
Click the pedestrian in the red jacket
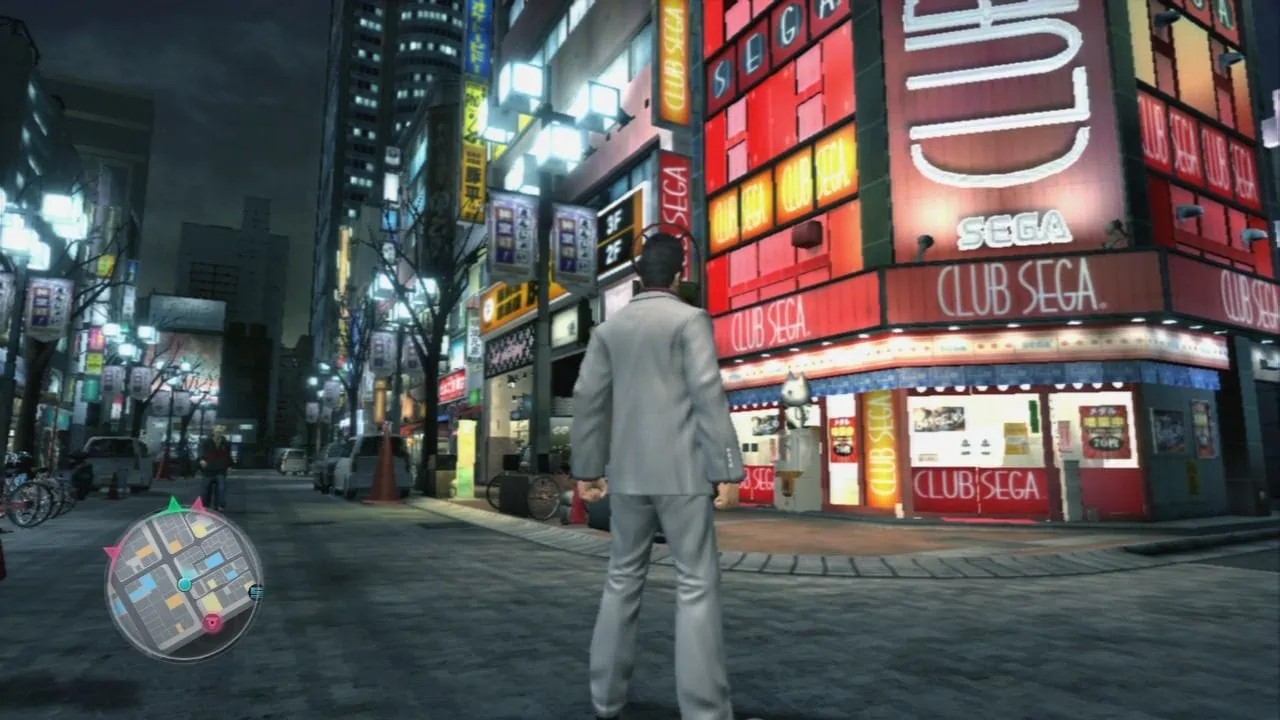coord(213,453)
